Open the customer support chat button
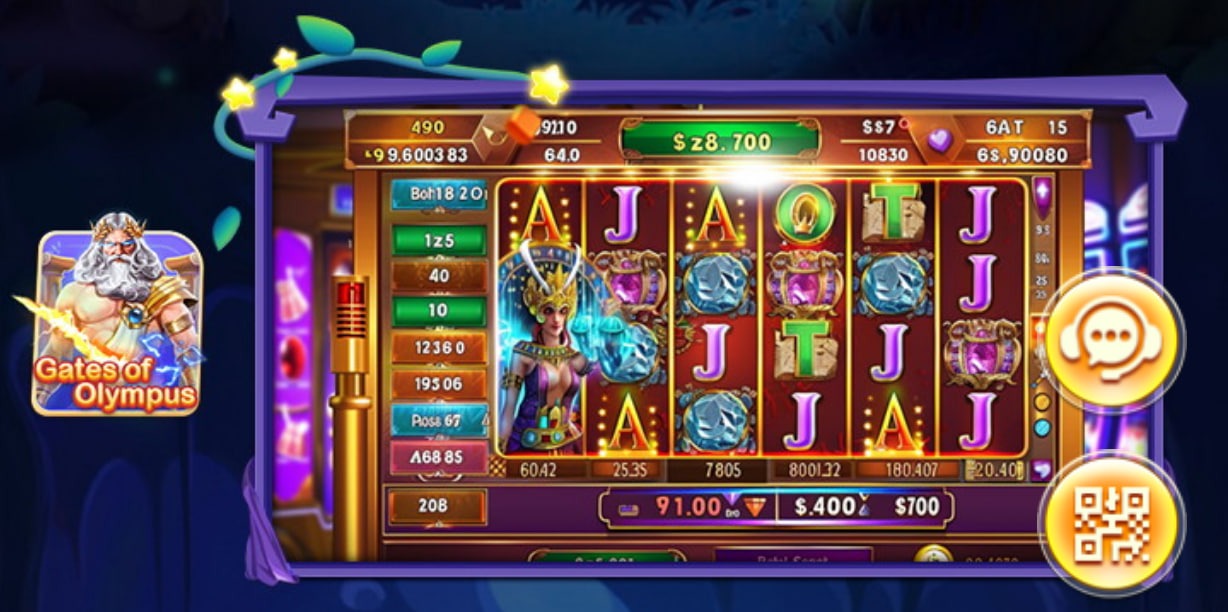Image resolution: width=1228 pixels, height=612 pixels. [x=1111, y=340]
